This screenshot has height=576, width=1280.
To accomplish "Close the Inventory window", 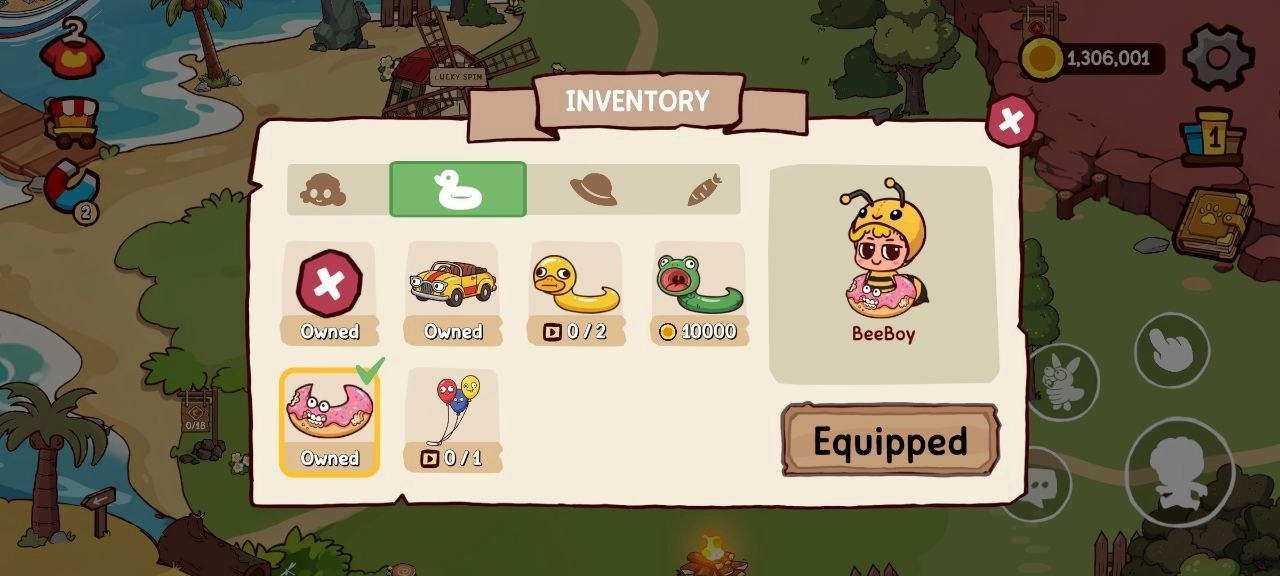I will coord(1011,121).
